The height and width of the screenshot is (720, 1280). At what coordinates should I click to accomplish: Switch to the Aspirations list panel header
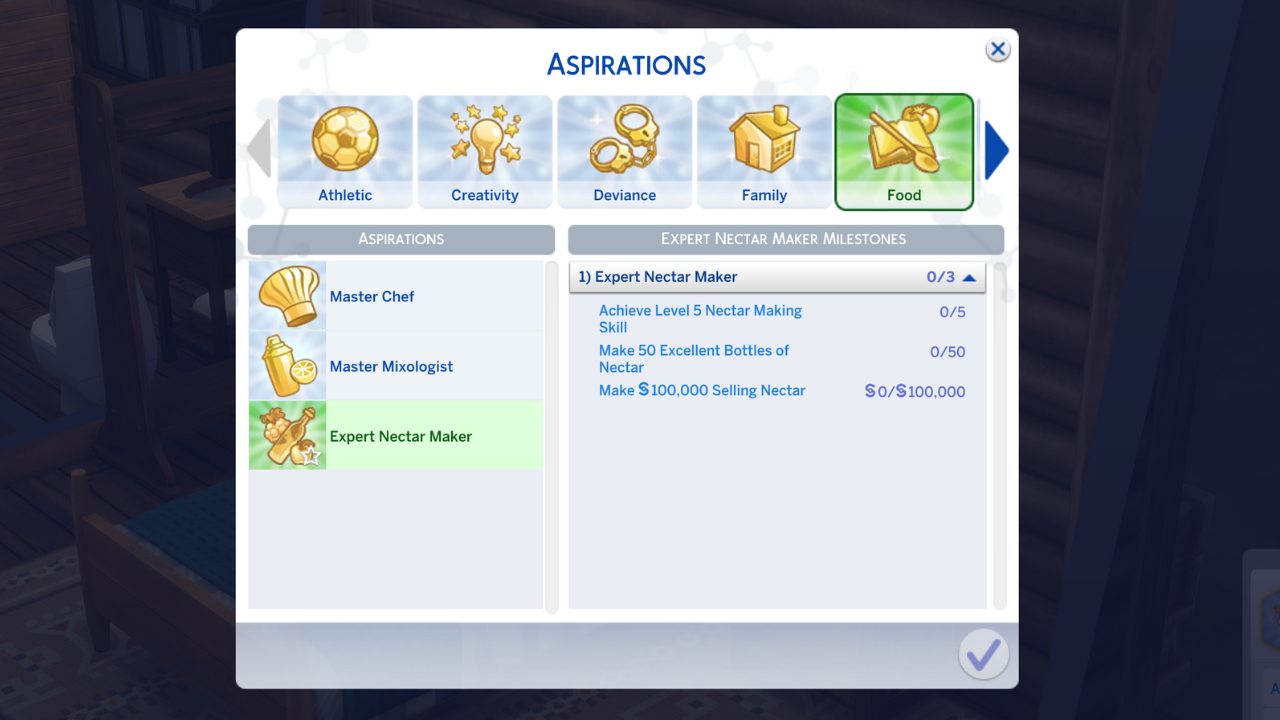(400, 239)
